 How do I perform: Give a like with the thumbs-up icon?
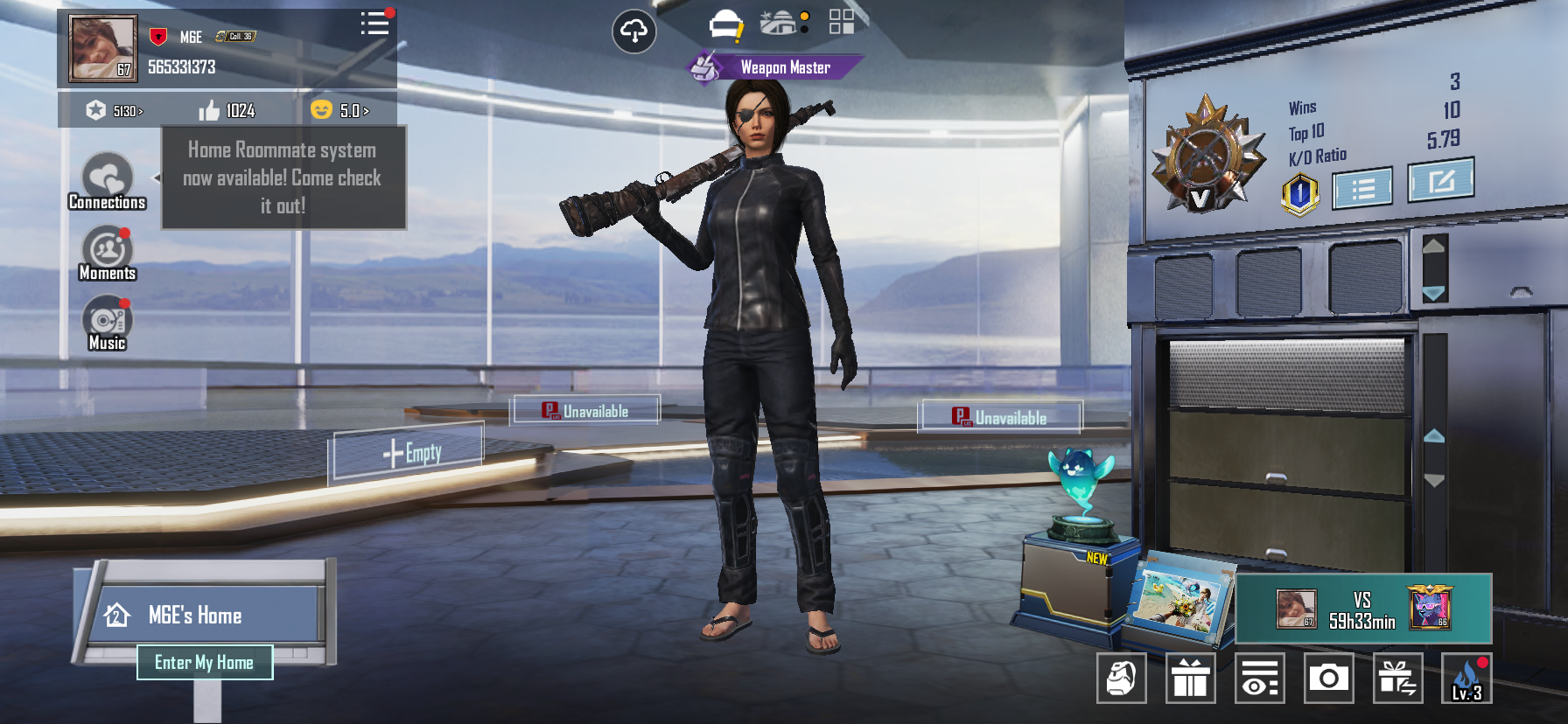click(209, 110)
